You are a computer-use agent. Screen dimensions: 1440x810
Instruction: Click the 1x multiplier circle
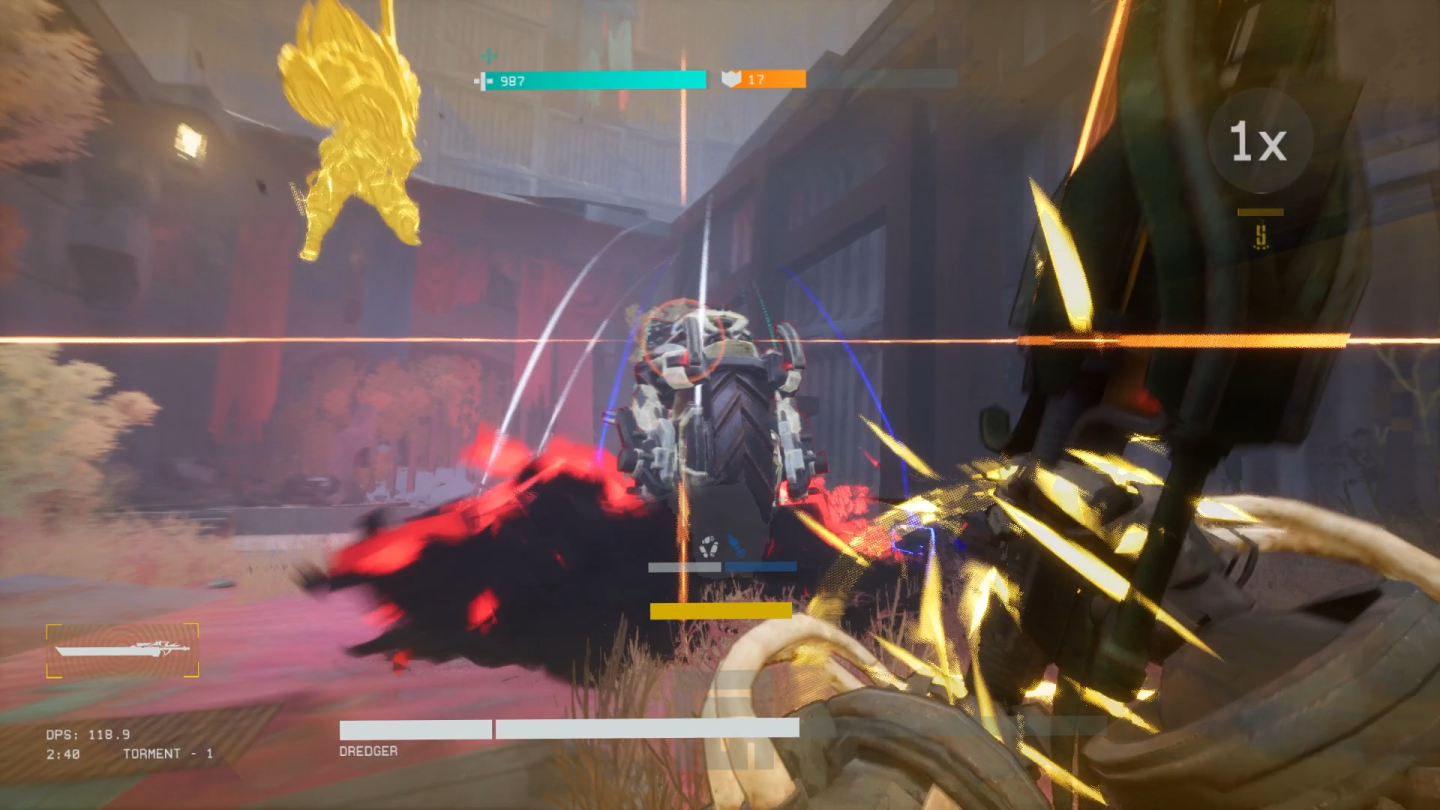pyautogui.click(x=1259, y=141)
